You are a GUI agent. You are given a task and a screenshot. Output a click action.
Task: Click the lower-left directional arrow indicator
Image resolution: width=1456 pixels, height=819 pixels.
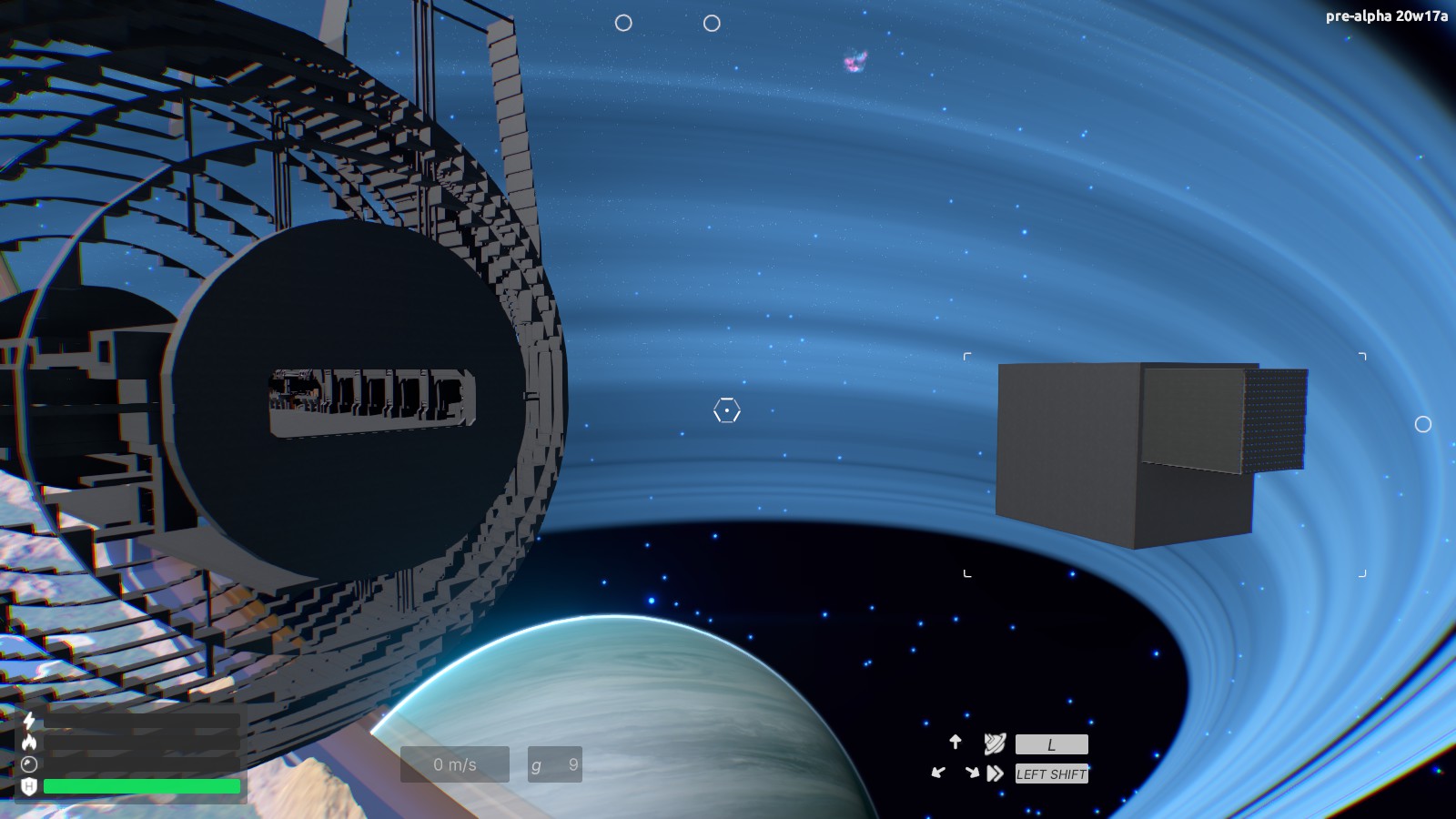click(x=938, y=772)
